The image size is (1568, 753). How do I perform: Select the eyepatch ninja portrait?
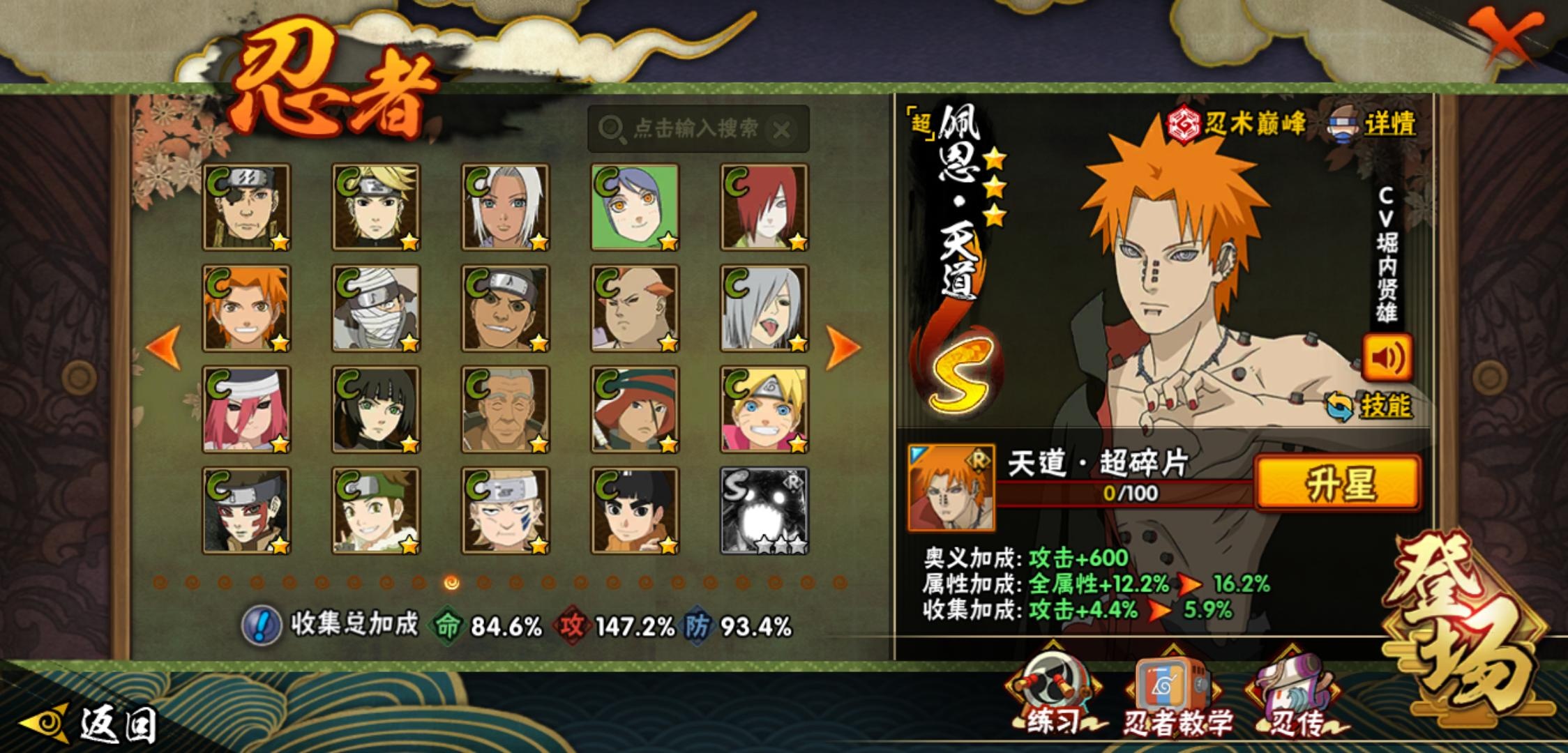click(247, 208)
